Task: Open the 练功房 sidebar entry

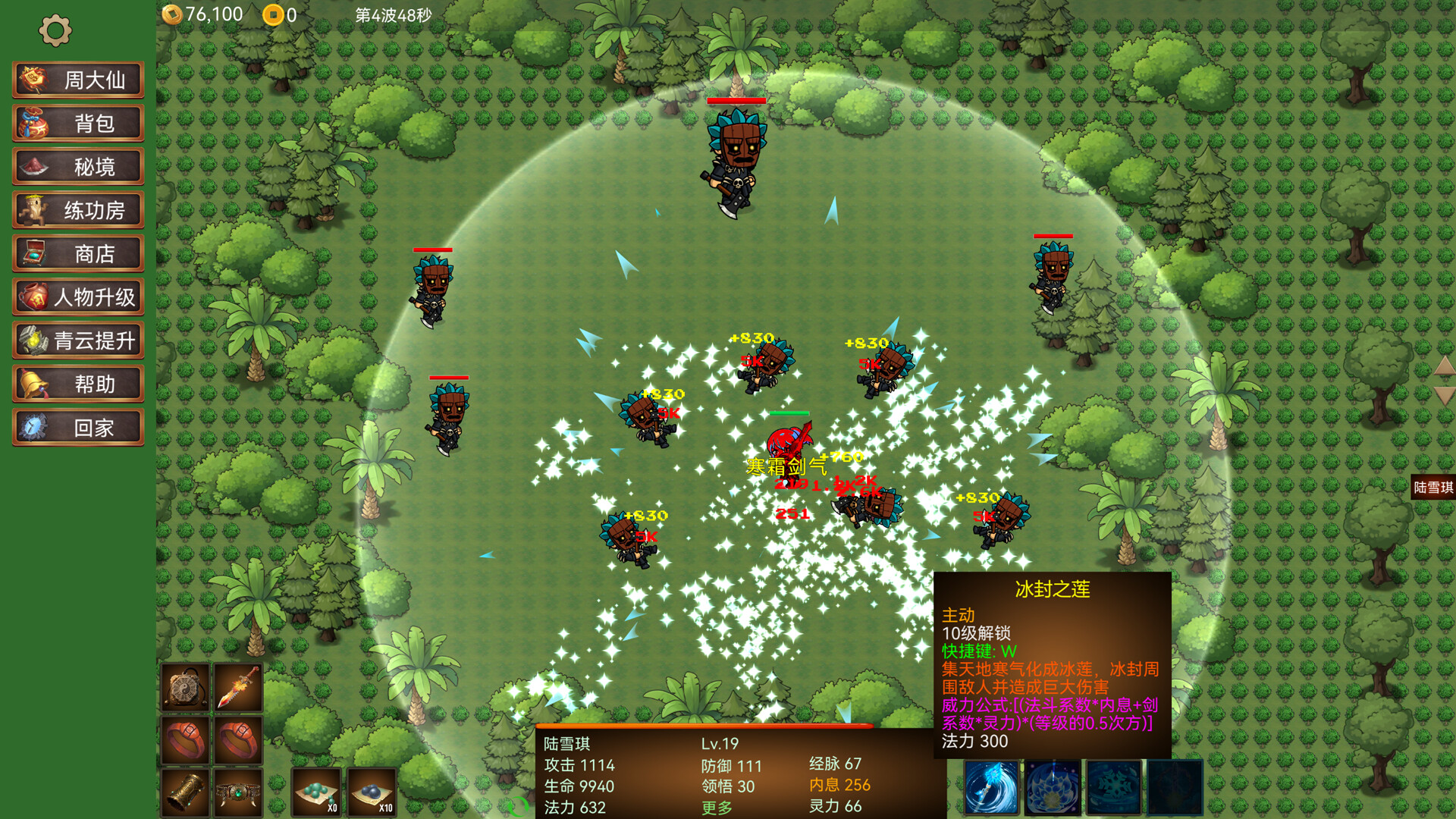Action: pos(78,209)
